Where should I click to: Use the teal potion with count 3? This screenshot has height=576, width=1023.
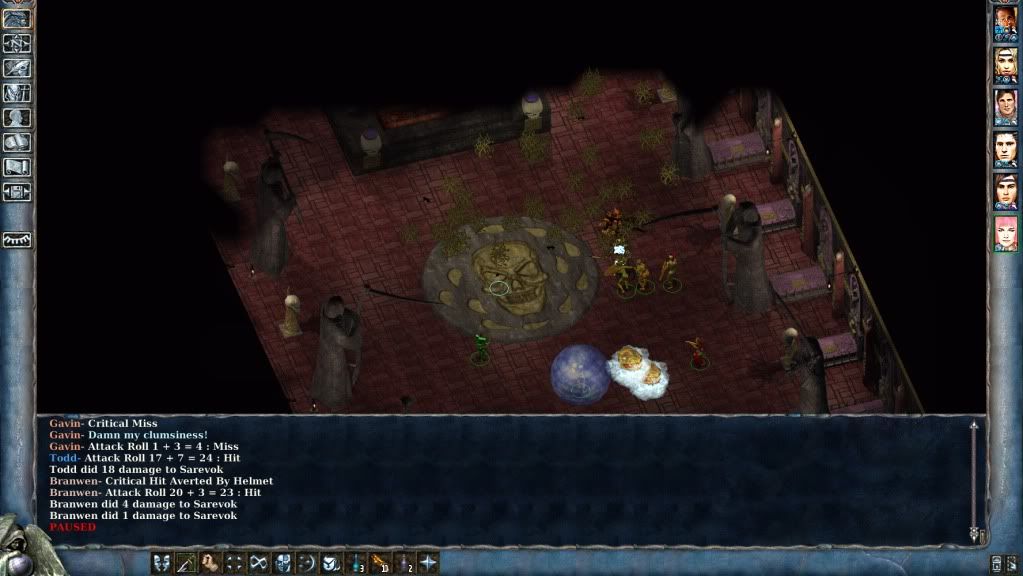(355, 563)
